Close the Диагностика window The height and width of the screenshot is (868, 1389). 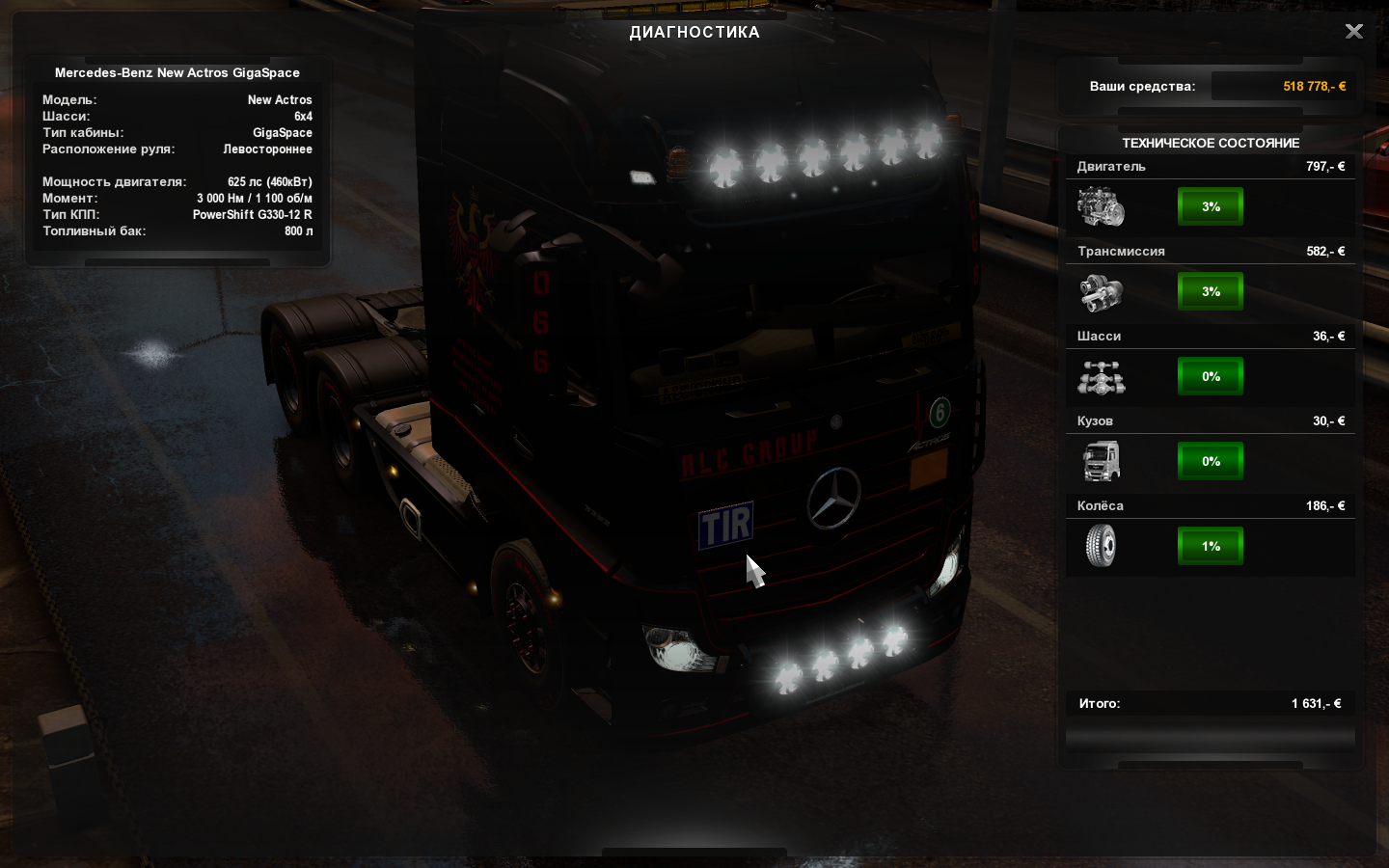(x=1354, y=32)
